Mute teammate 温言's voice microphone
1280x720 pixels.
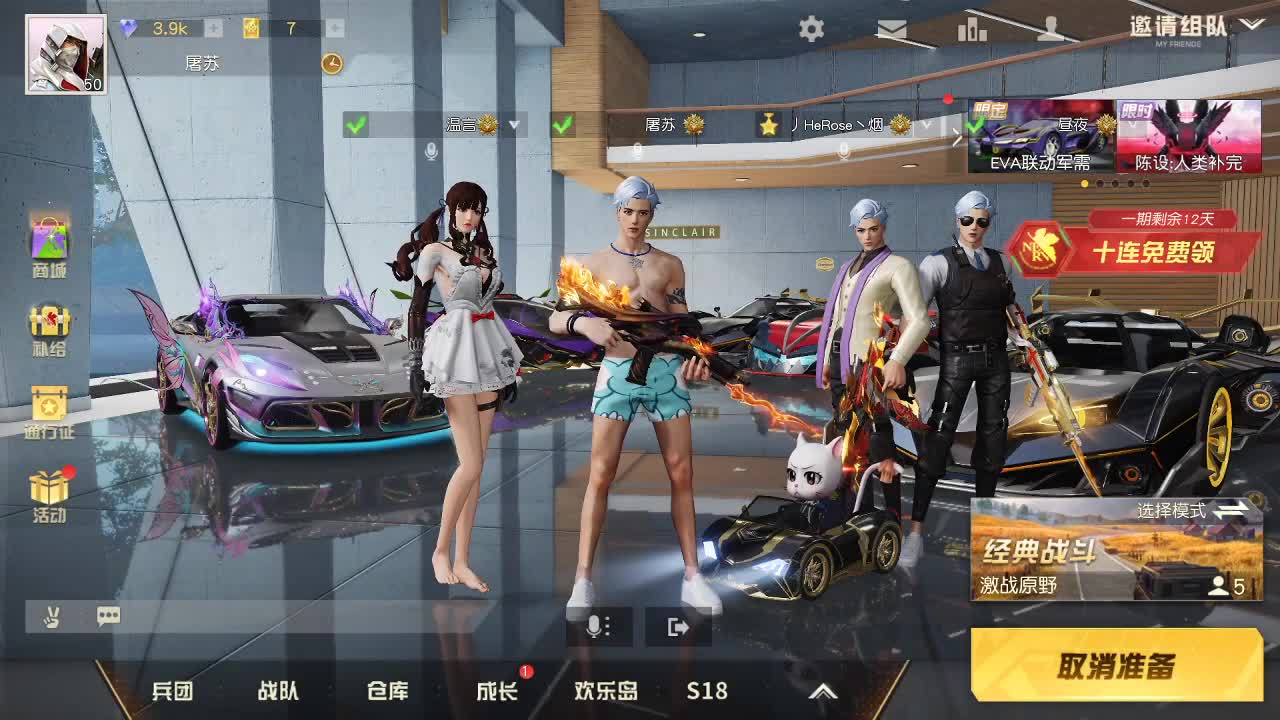(x=430, y=149)
